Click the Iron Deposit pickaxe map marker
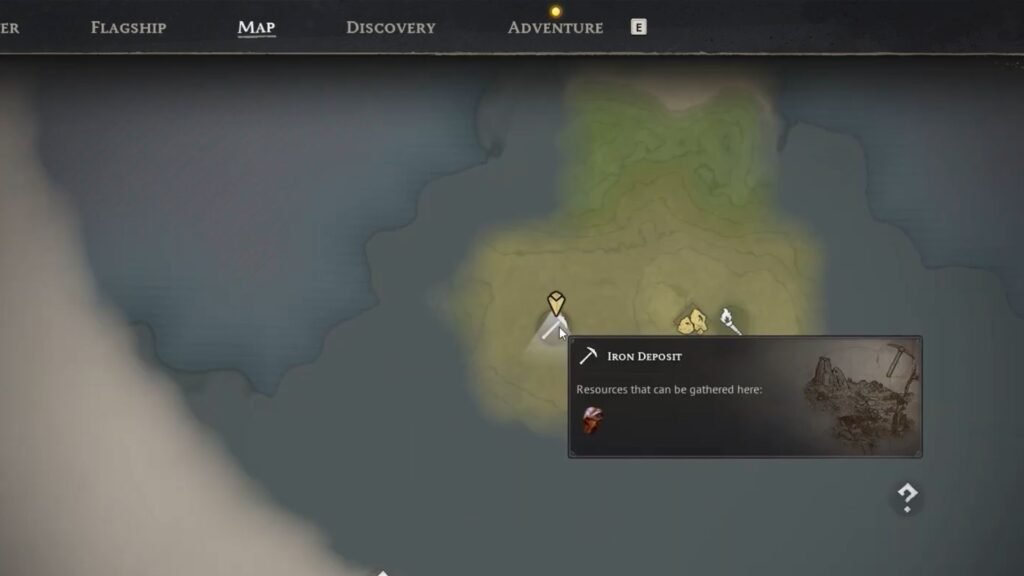1024x576 pixels. tap(551, 330)
